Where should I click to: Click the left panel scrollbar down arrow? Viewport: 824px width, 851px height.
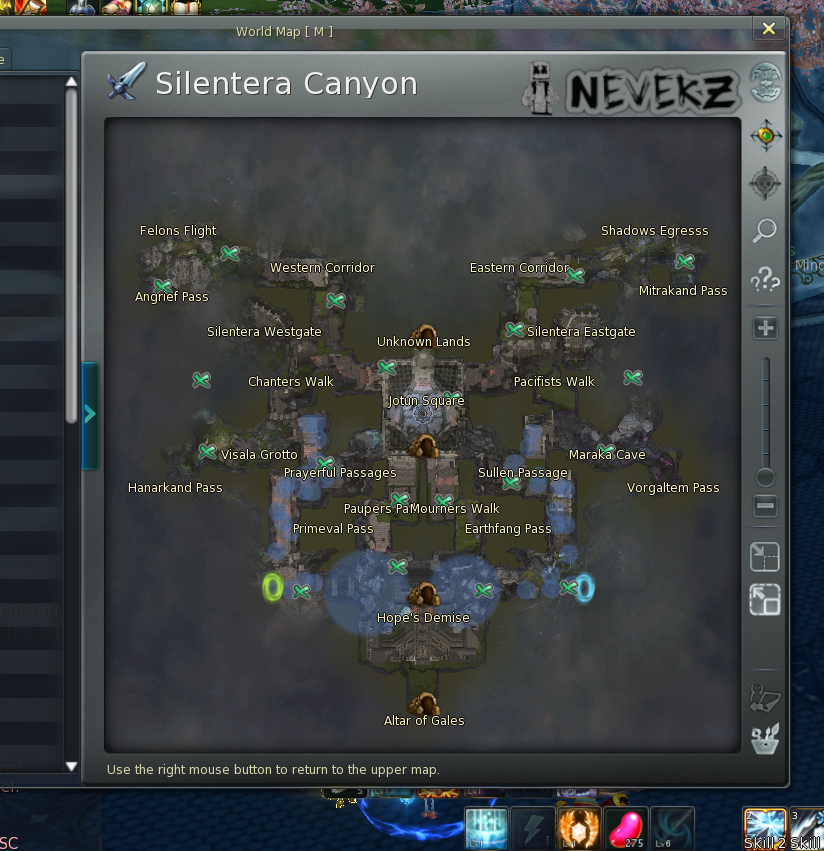click(71, 766)
